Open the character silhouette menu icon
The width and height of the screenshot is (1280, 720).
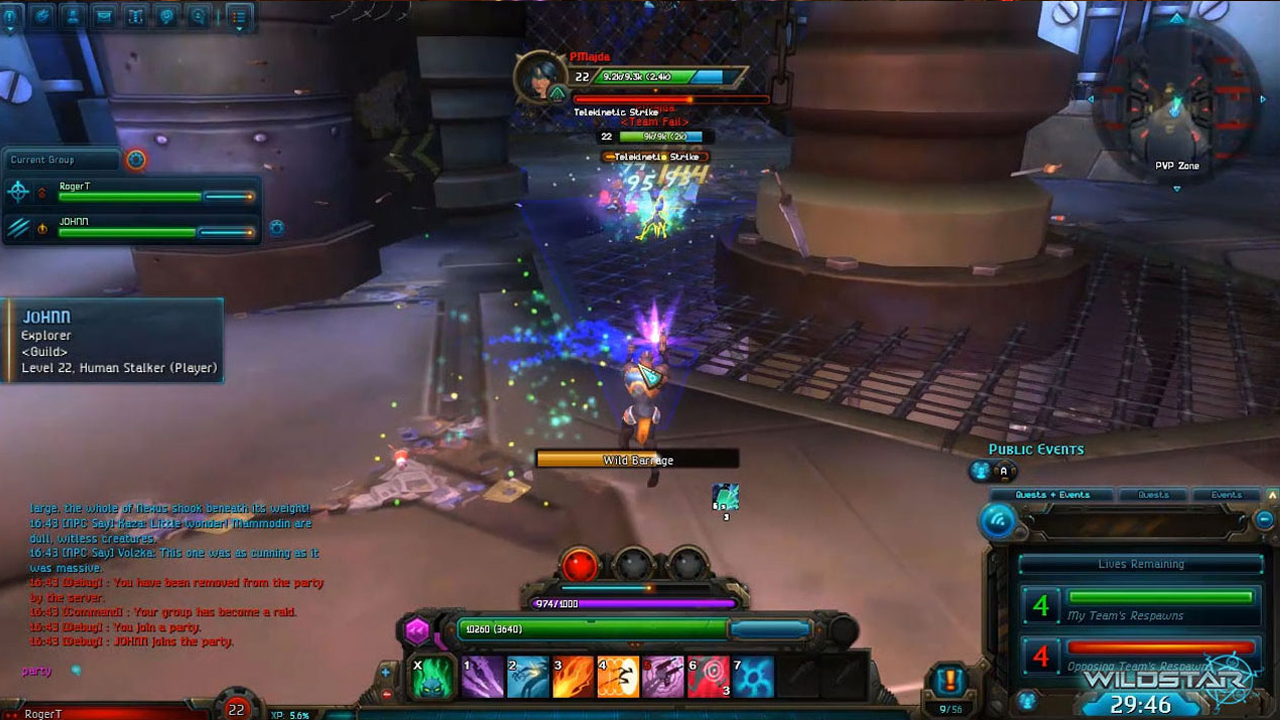72,15
